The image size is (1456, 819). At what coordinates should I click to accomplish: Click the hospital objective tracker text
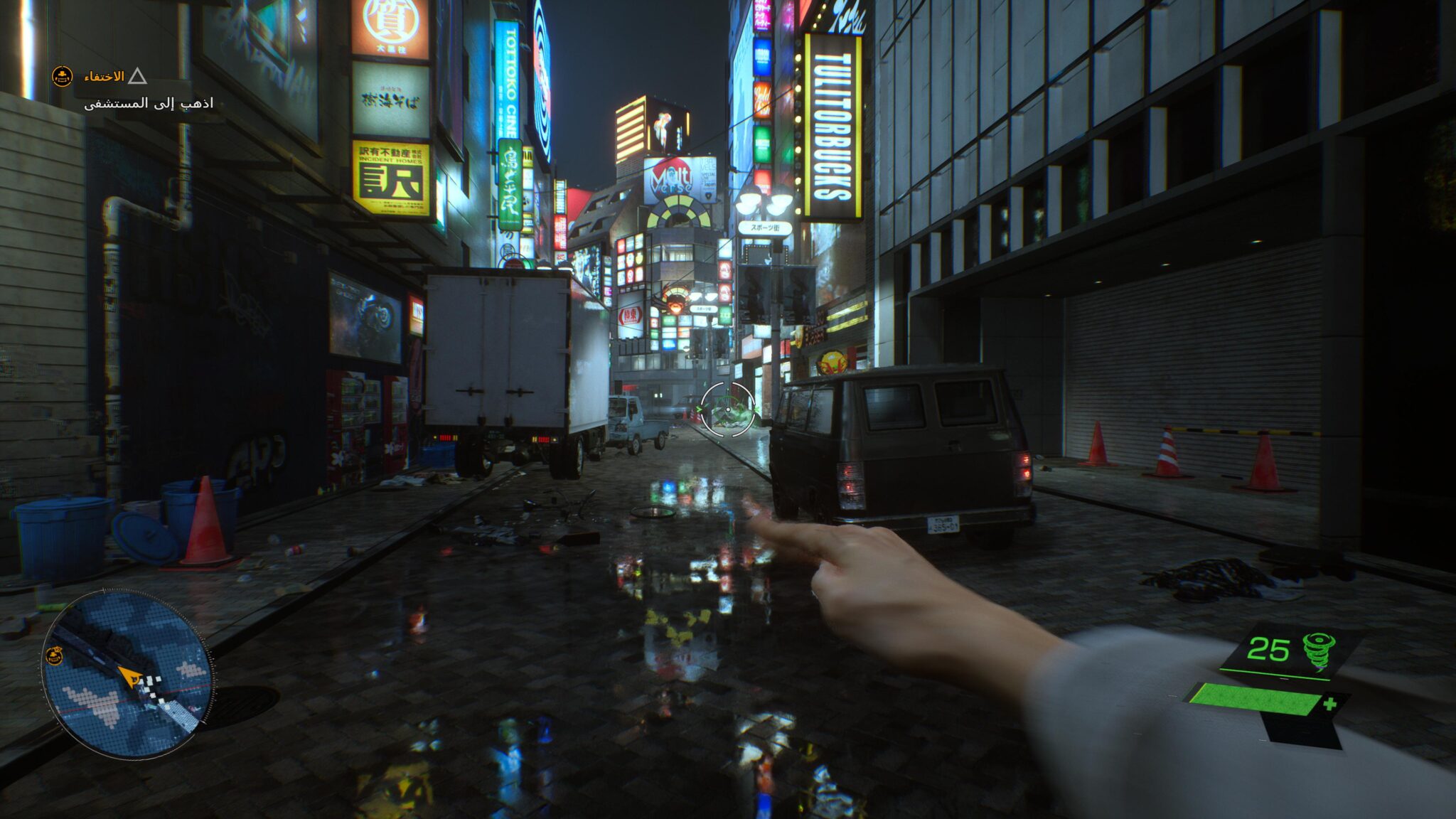149,104
